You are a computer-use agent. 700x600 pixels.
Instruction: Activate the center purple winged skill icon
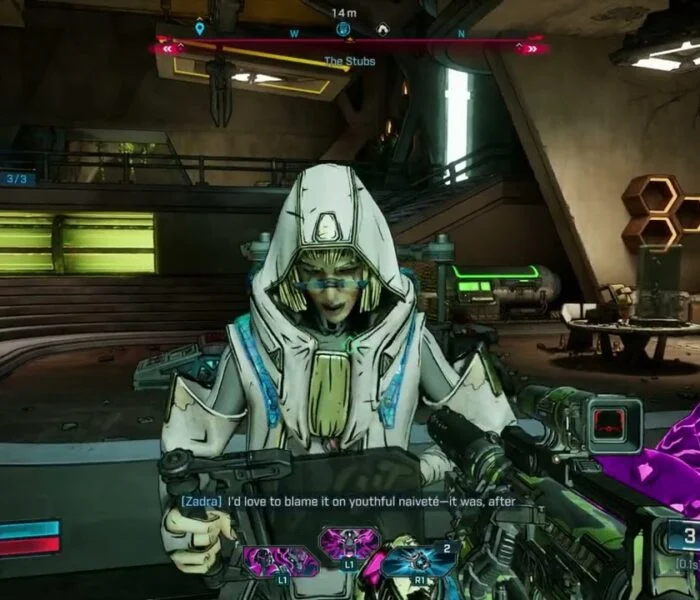349,545
